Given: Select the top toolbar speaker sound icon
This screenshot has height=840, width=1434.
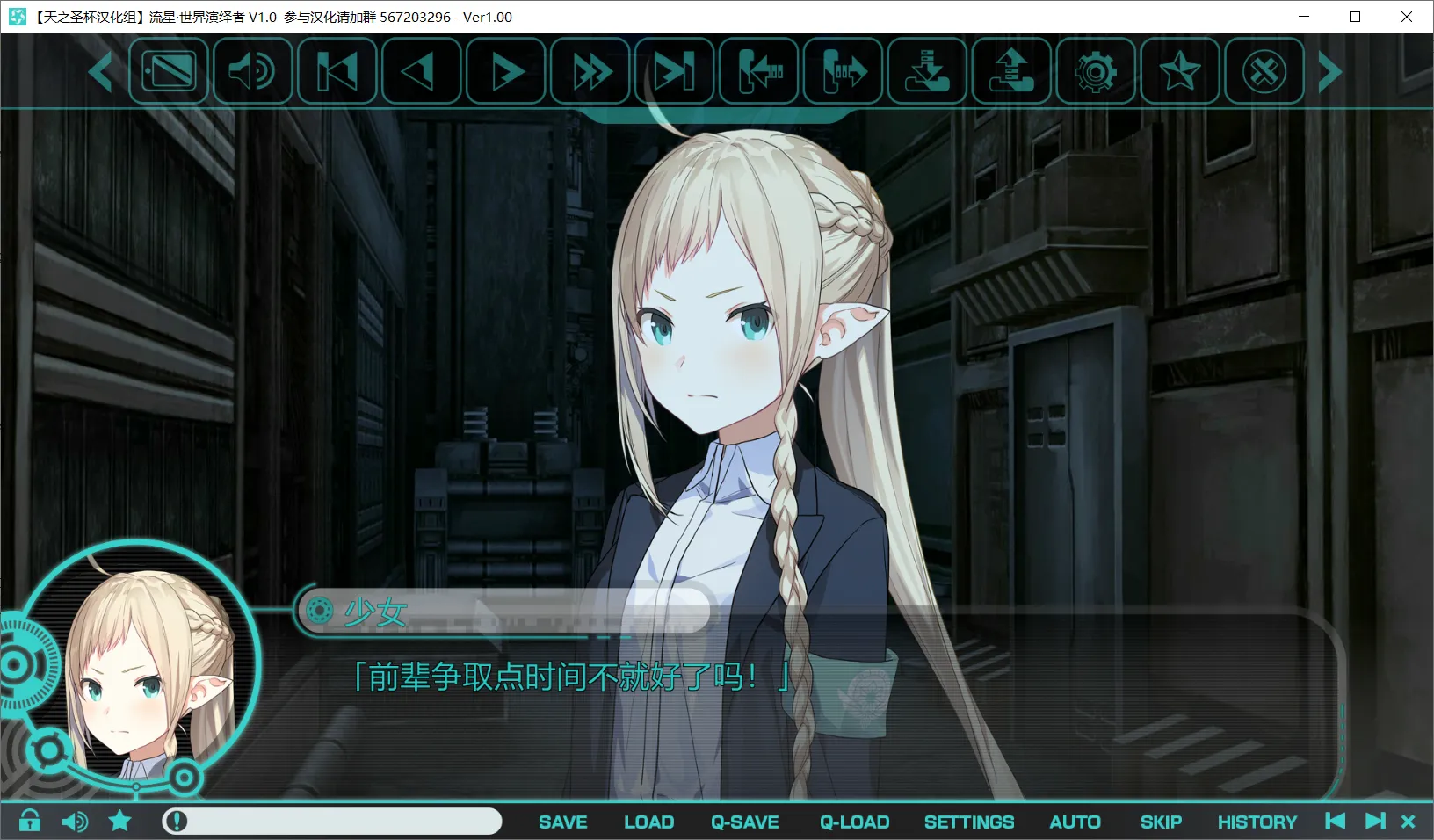Looking at the screenshot, I should click(x=252, y=72).
